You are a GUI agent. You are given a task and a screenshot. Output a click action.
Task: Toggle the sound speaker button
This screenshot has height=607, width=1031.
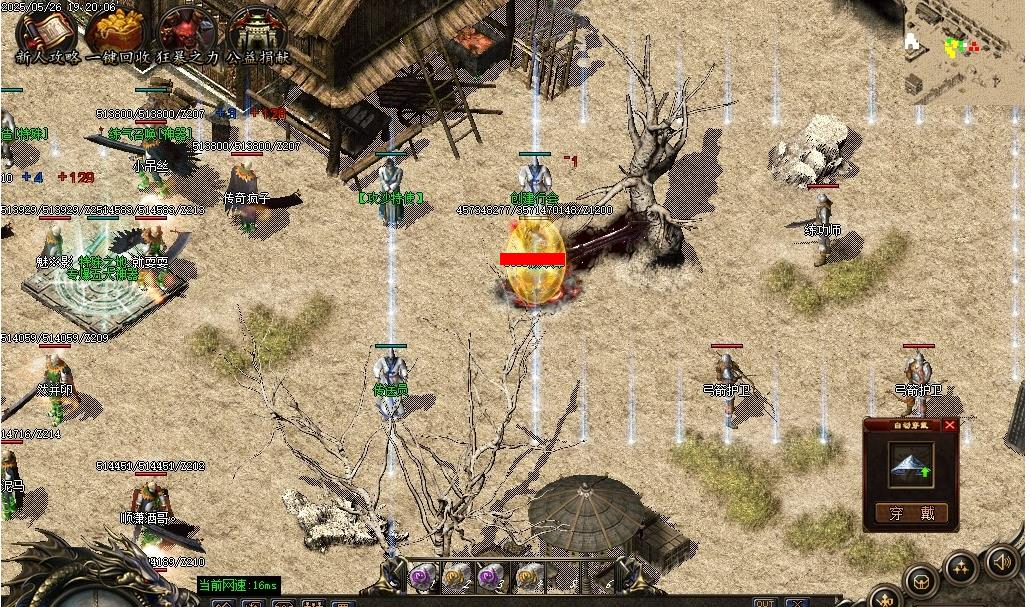[x=1002, y=561]
